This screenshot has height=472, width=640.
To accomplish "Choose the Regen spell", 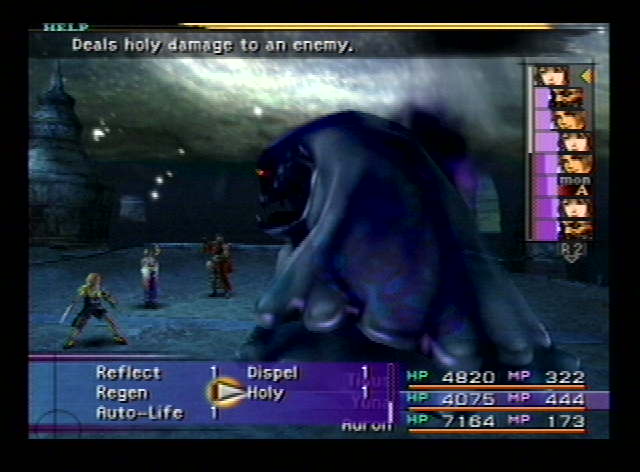I will pyautogui.click(x=122, y=393).
